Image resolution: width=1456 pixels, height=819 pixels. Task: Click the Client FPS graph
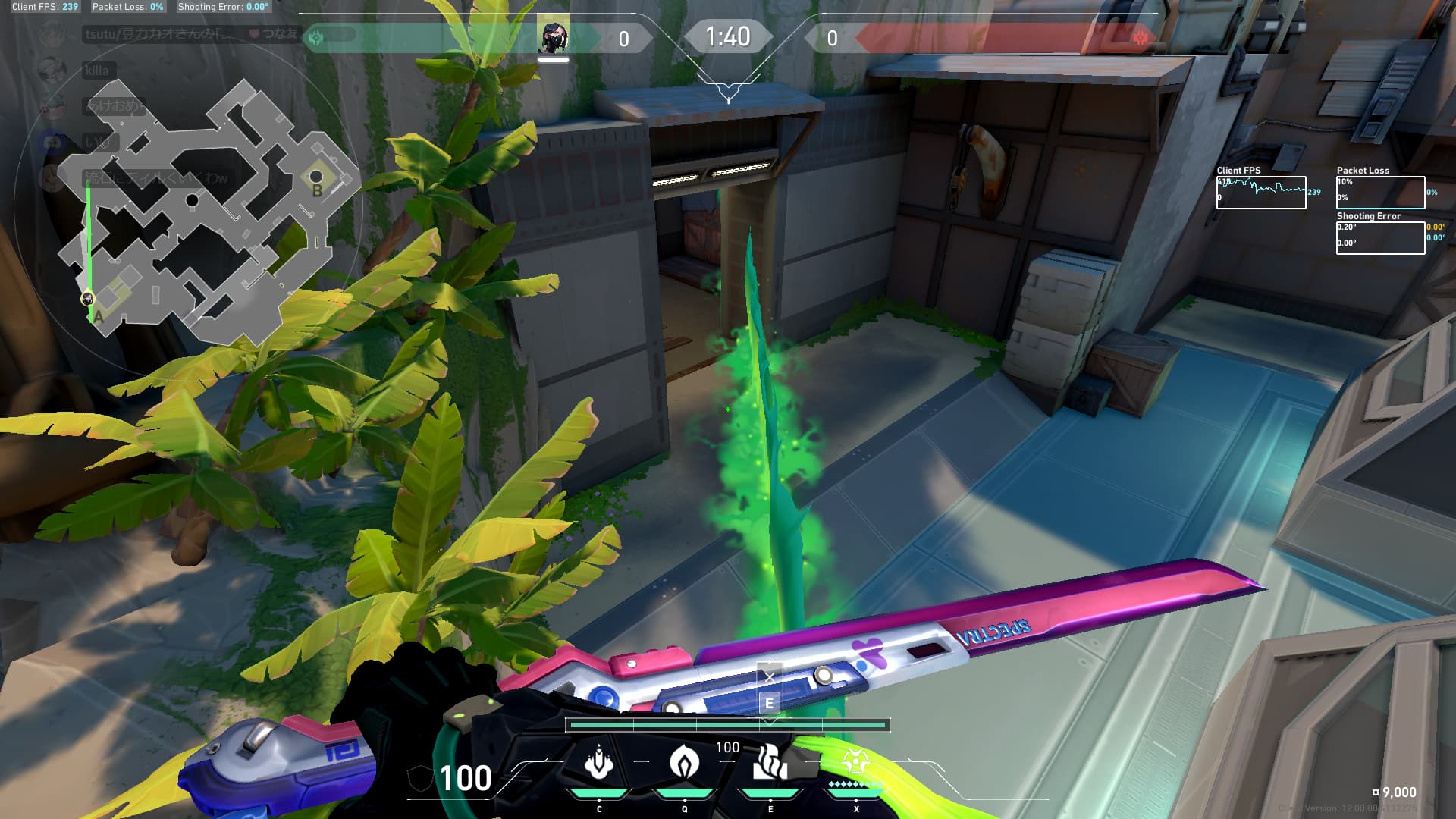[1261, 193]
